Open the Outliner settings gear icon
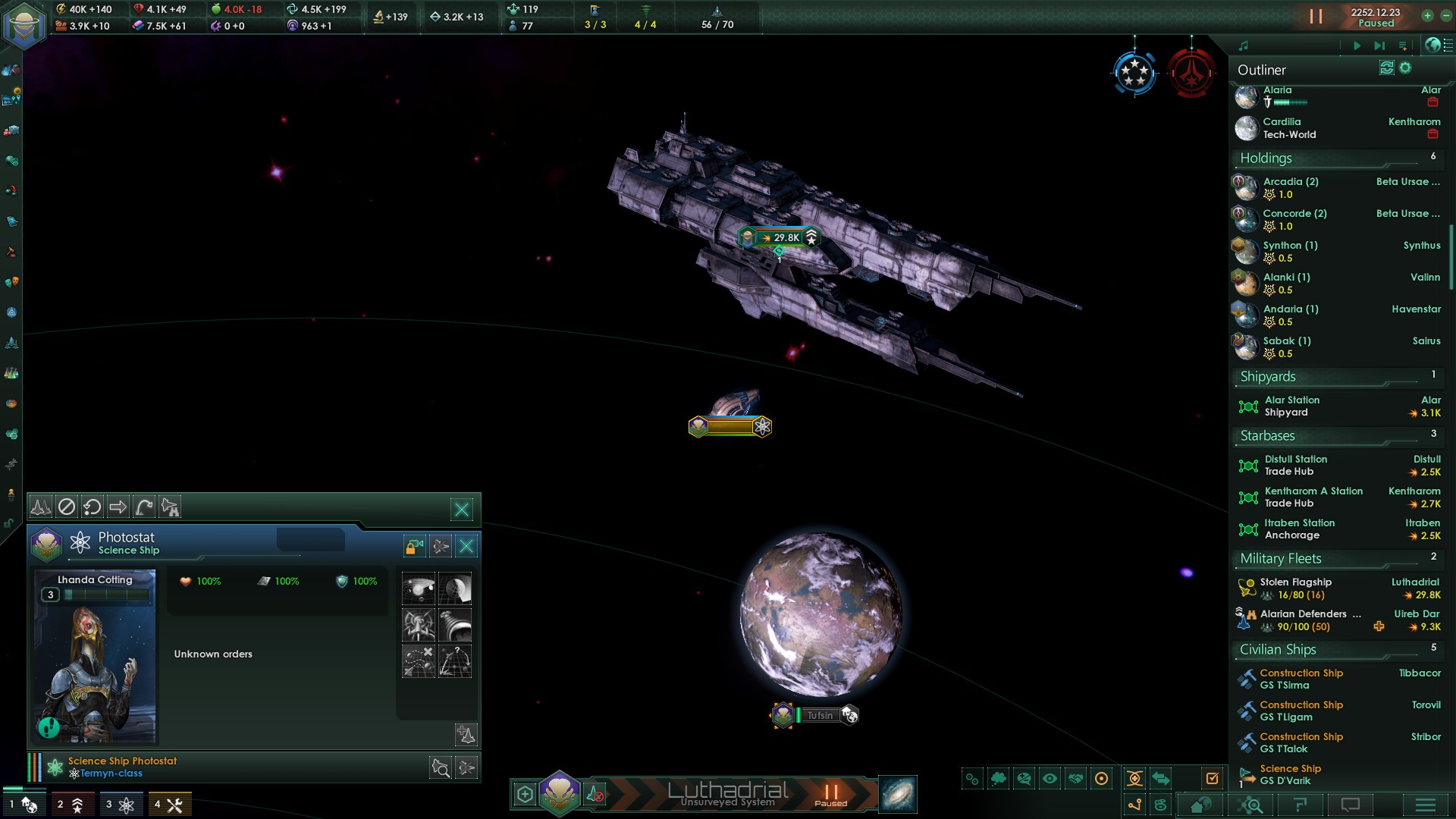The width and height of the screenshot is (1456, 819). [x=1405, y=67]
